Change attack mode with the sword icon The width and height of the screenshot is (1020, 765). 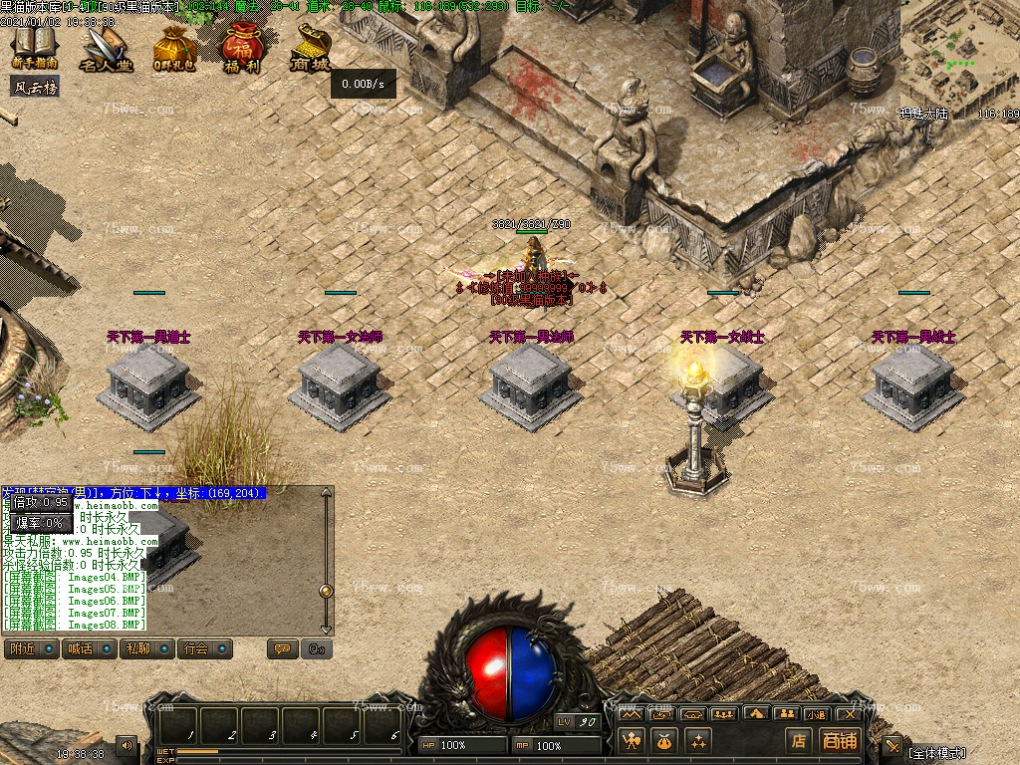coord(891,746)
